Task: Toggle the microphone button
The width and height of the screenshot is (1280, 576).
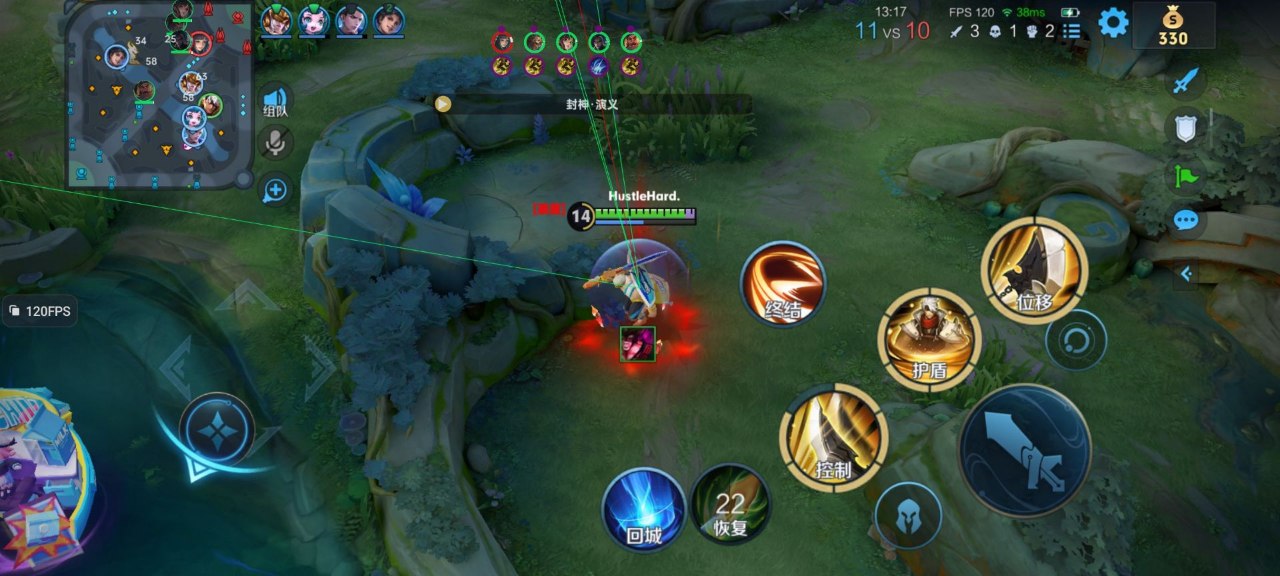Action: (275, 143)
